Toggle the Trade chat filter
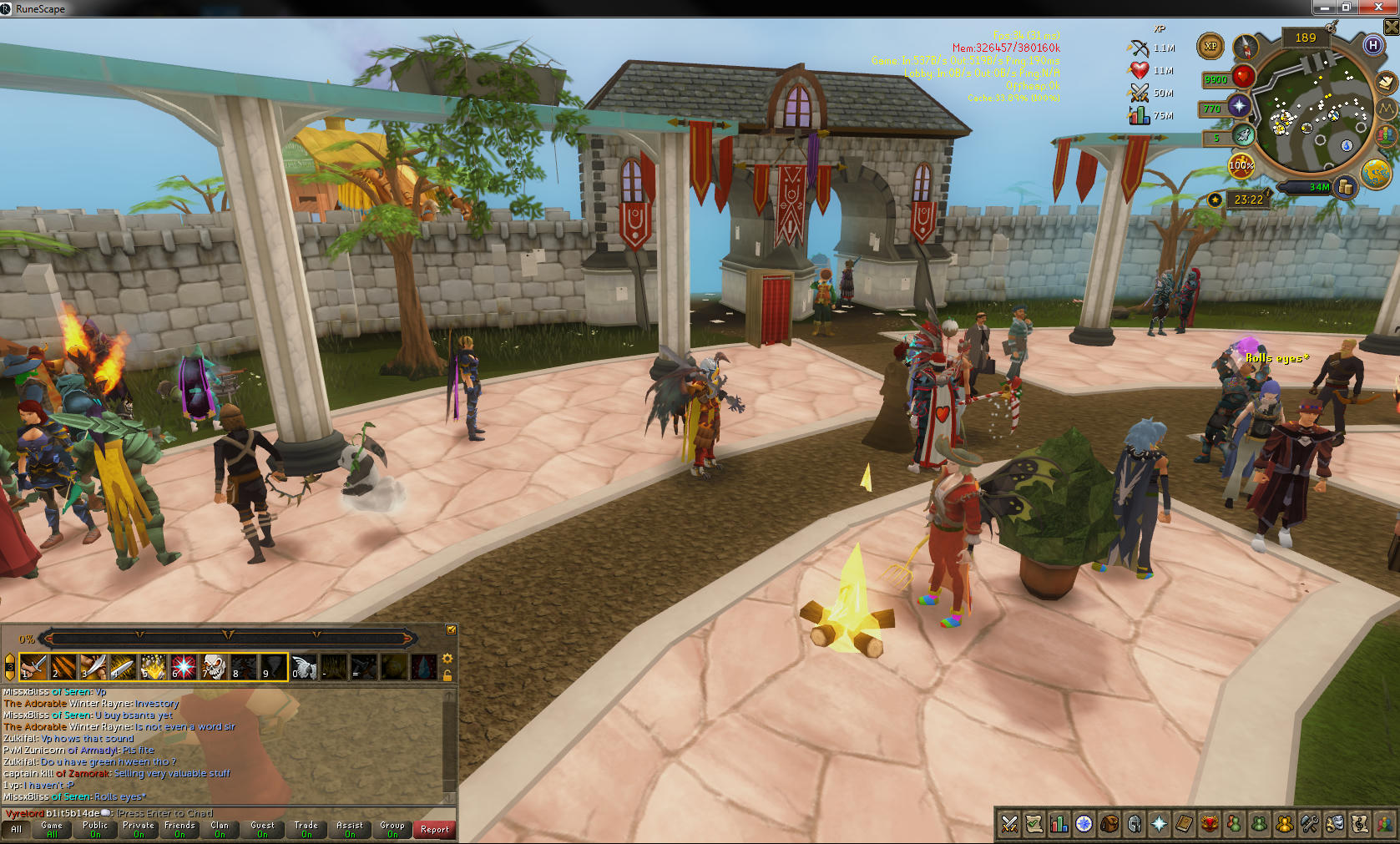Viewport: 1400px width, 844px height. [x=306, y=829]
